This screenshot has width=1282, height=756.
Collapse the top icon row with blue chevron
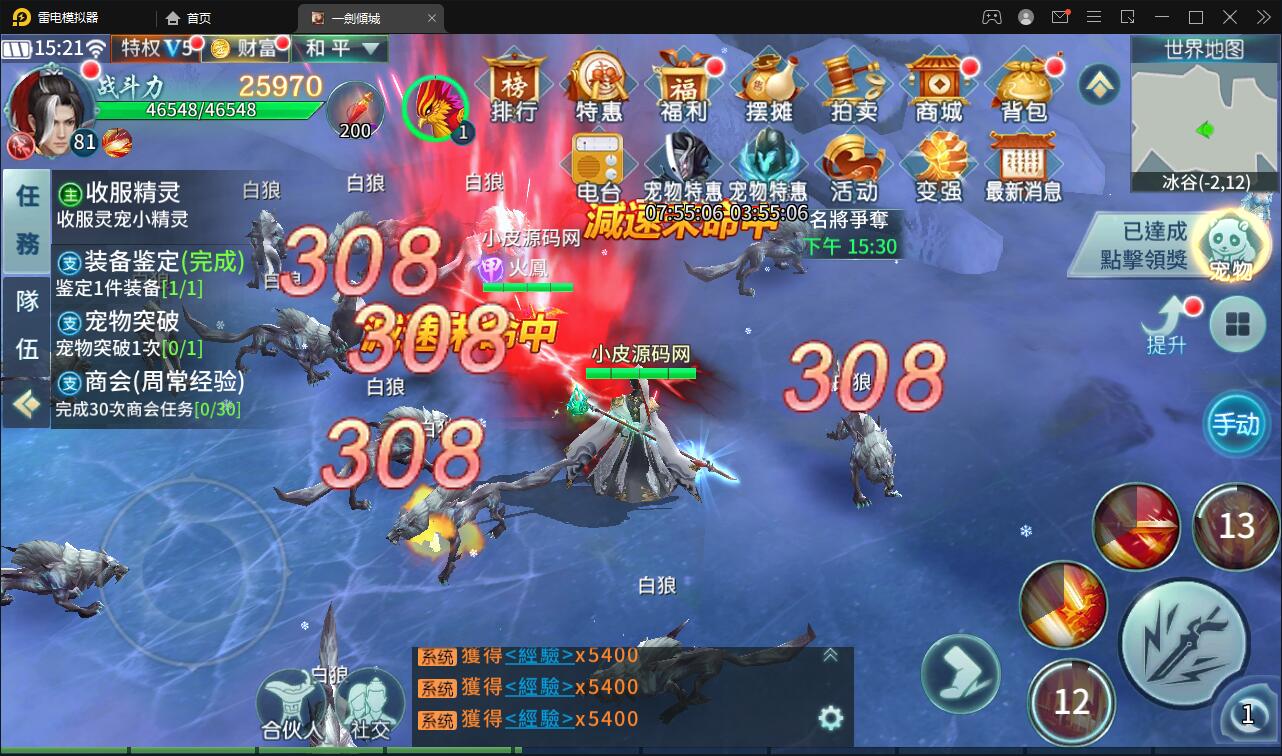pos(1100,85)
